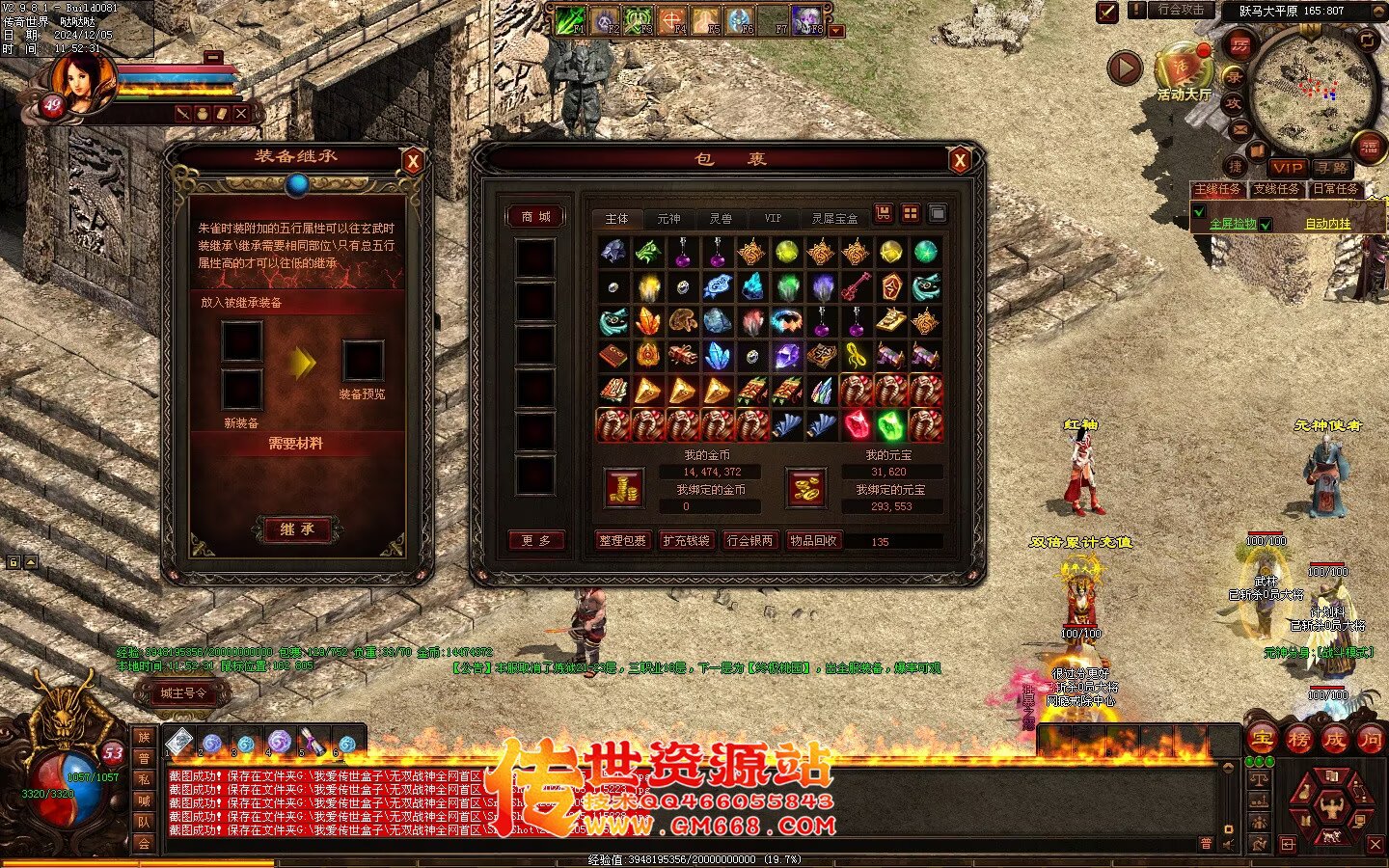Click the 继承 inherit button

[x=297, y=529]
